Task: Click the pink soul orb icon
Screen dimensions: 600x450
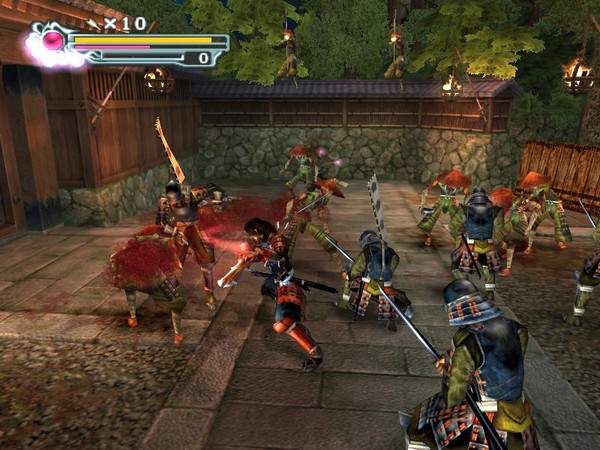Action: (x=54, y=42)
